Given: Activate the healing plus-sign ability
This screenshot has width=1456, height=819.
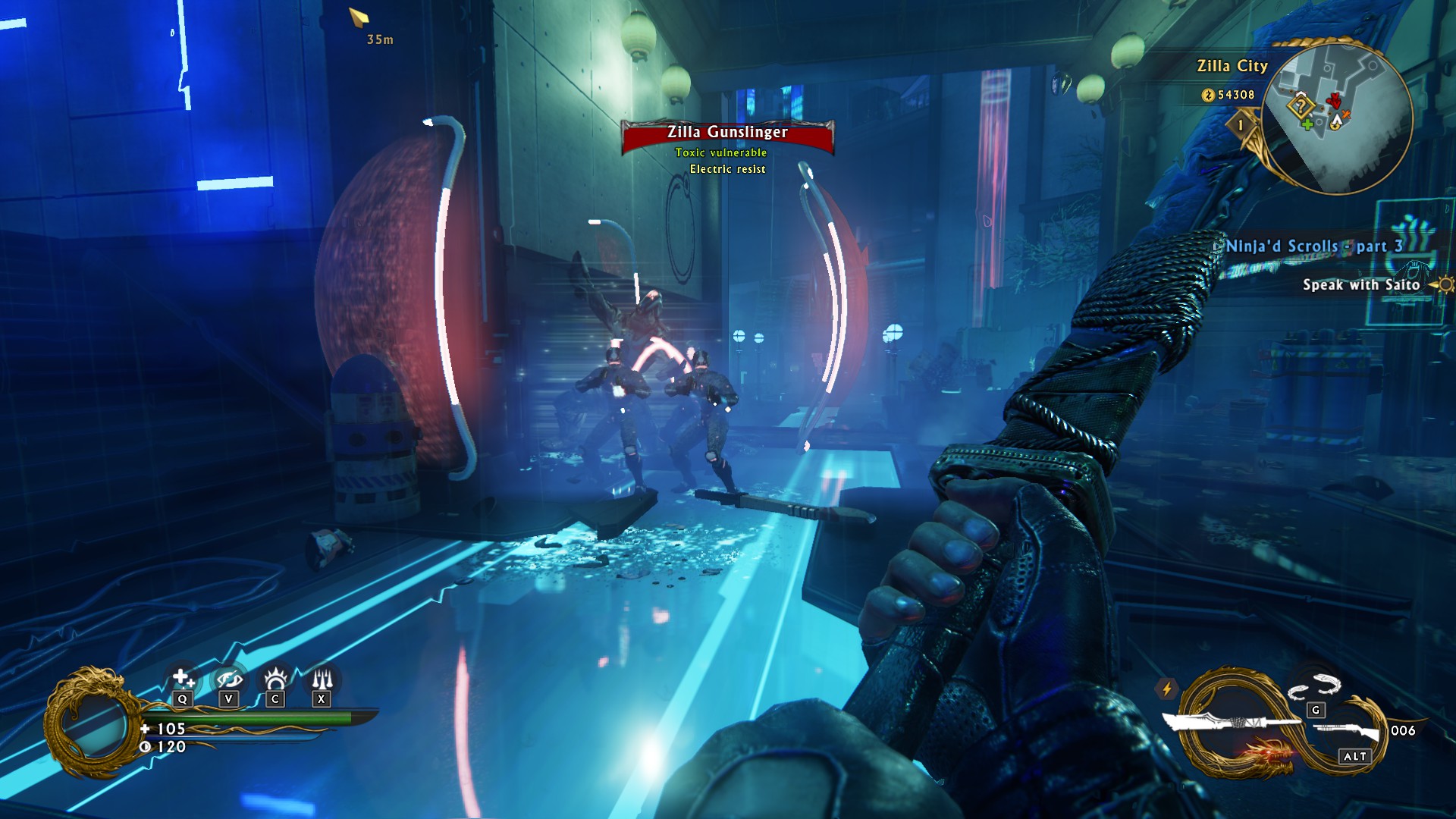Looking at the screenshot, I should pos(182,678).
